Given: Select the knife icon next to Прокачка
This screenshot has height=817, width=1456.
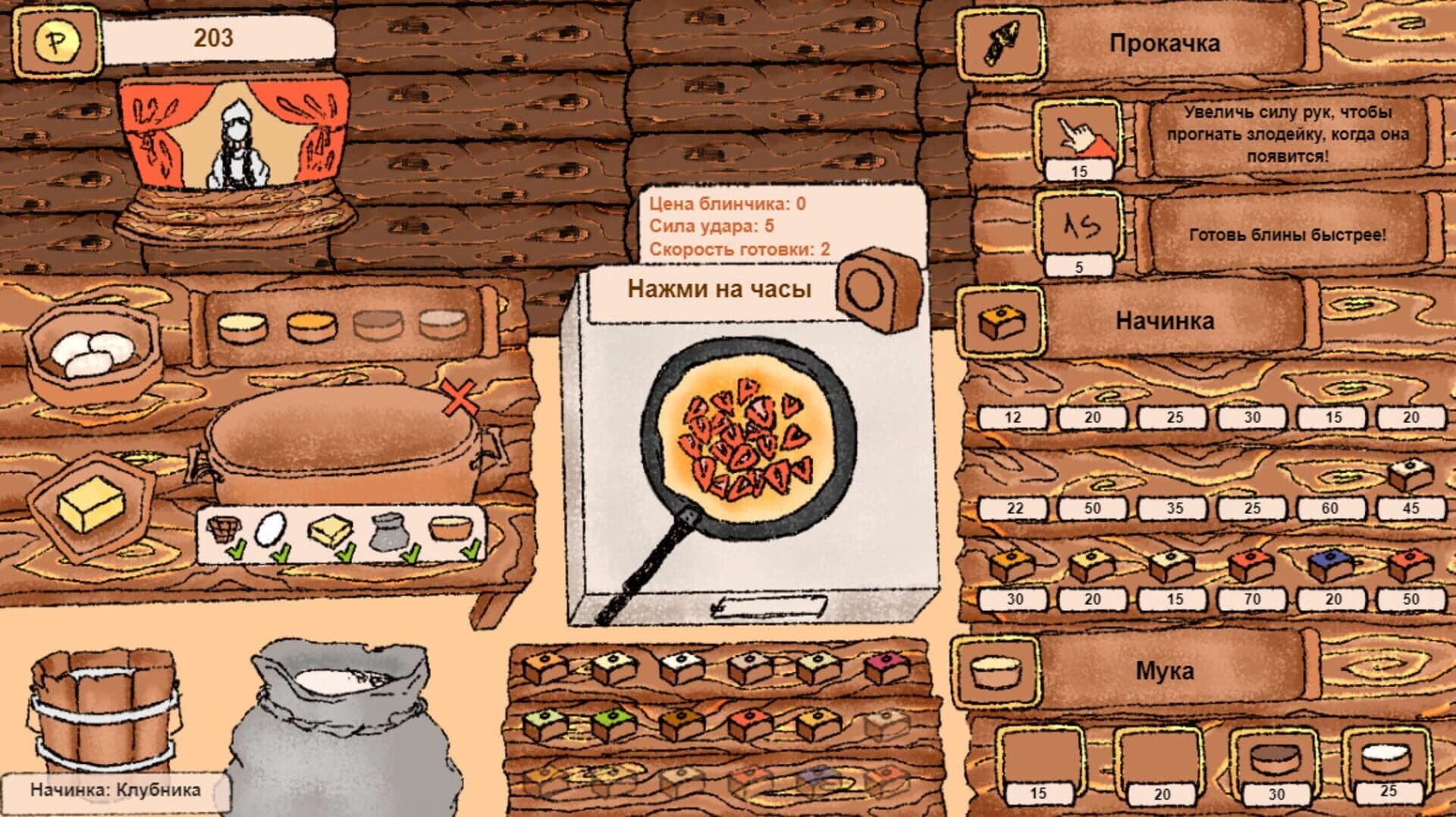Looking at the screenshot, I should tap(1001, 44).
